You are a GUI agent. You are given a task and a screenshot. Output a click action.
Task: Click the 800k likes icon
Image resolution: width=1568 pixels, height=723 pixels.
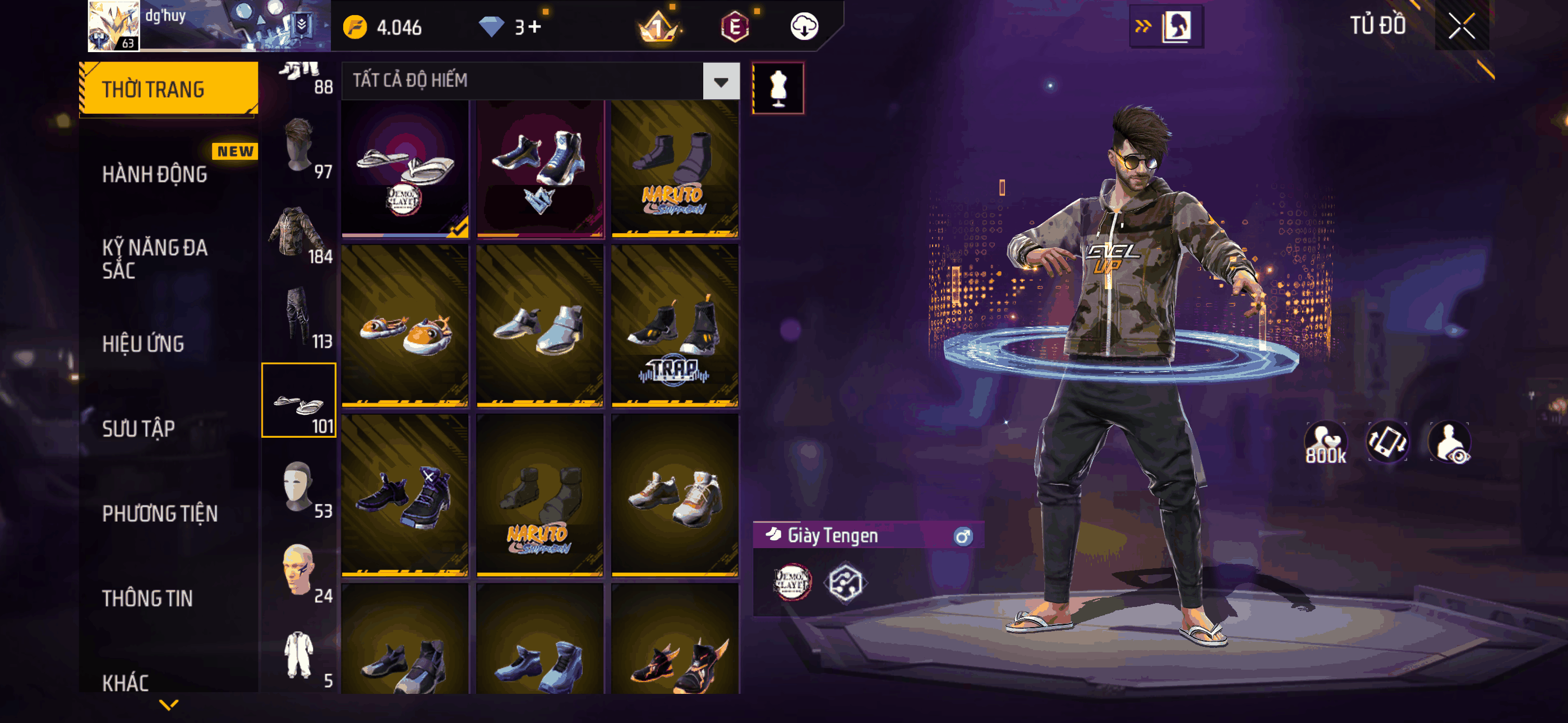[1325, 443]
